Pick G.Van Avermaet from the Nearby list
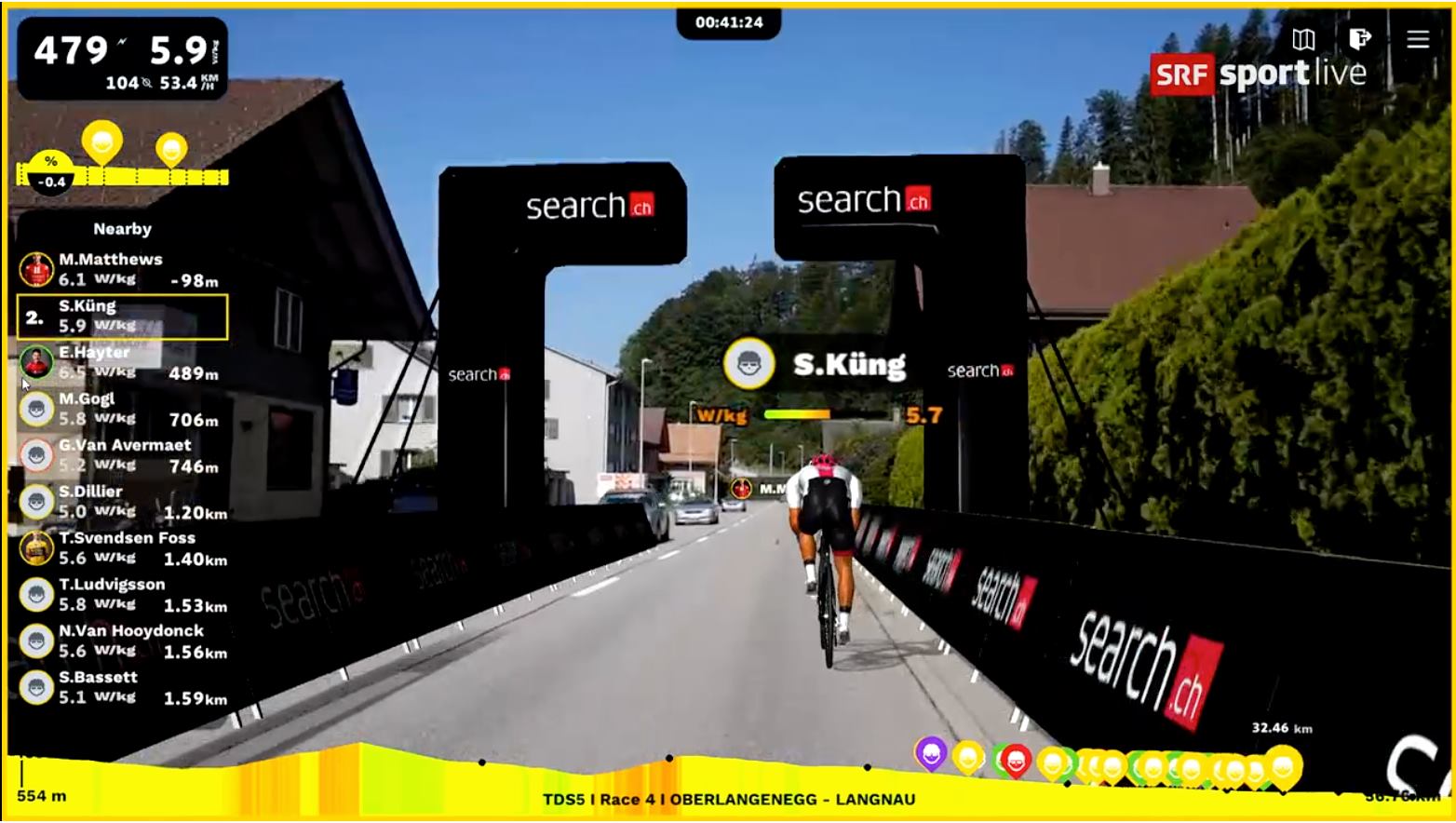This screenshot has height=823, width=1456. click(x=123, y=456)
